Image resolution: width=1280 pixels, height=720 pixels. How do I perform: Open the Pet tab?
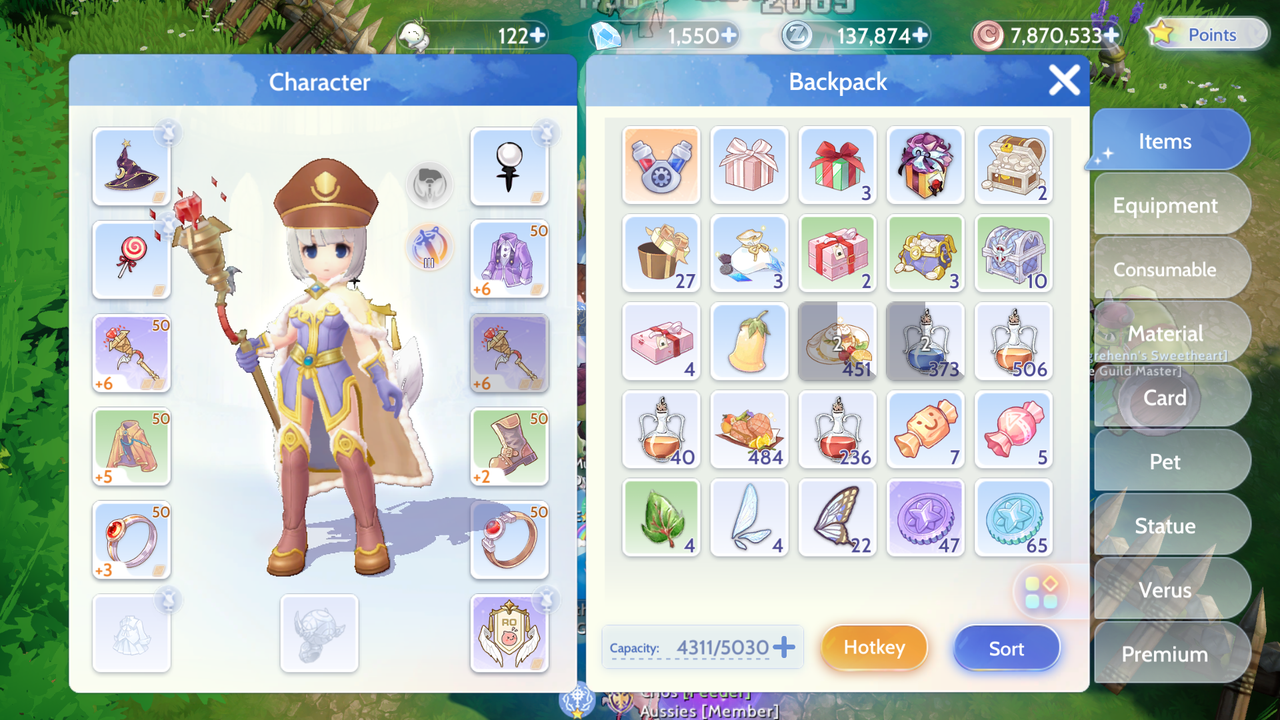point(1165,462)
